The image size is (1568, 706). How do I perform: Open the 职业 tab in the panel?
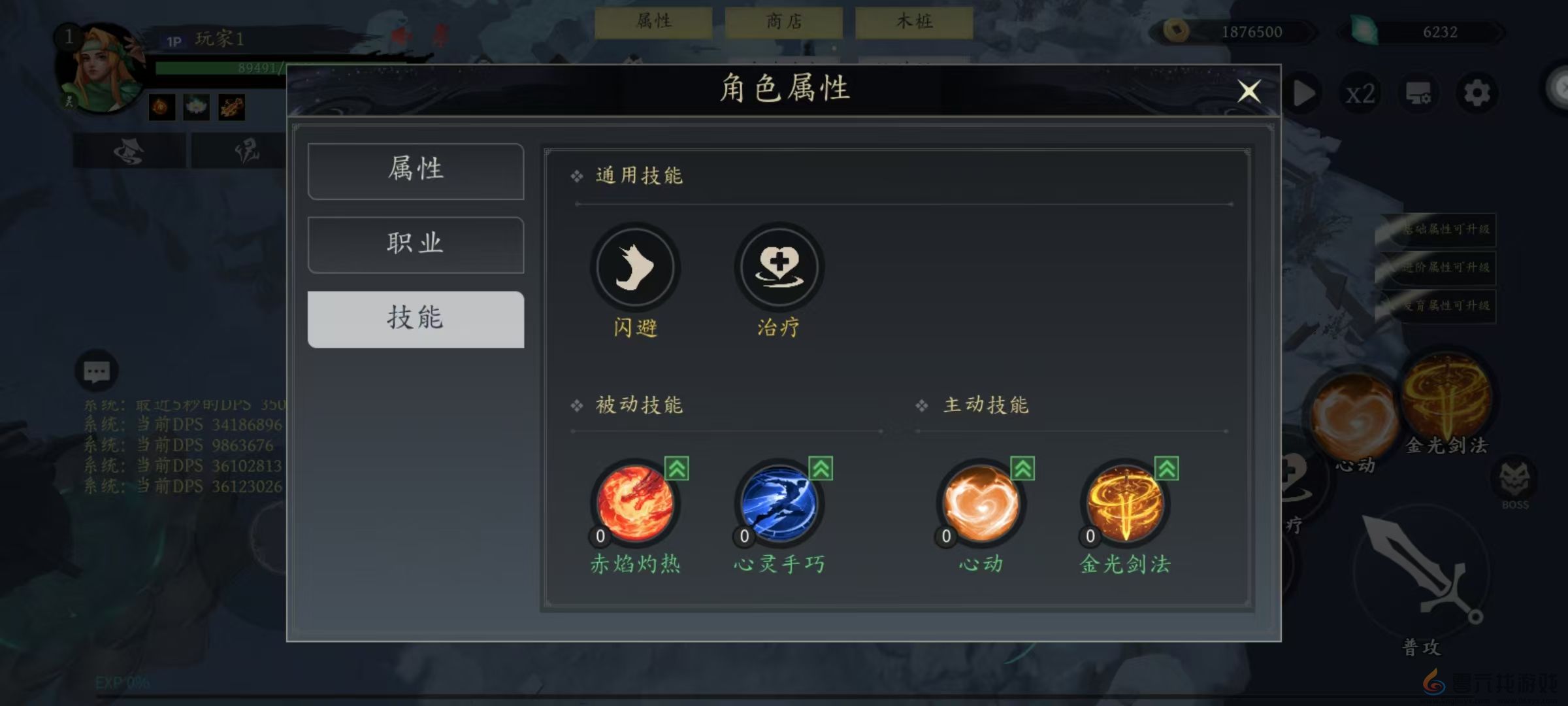pos(415,244)
